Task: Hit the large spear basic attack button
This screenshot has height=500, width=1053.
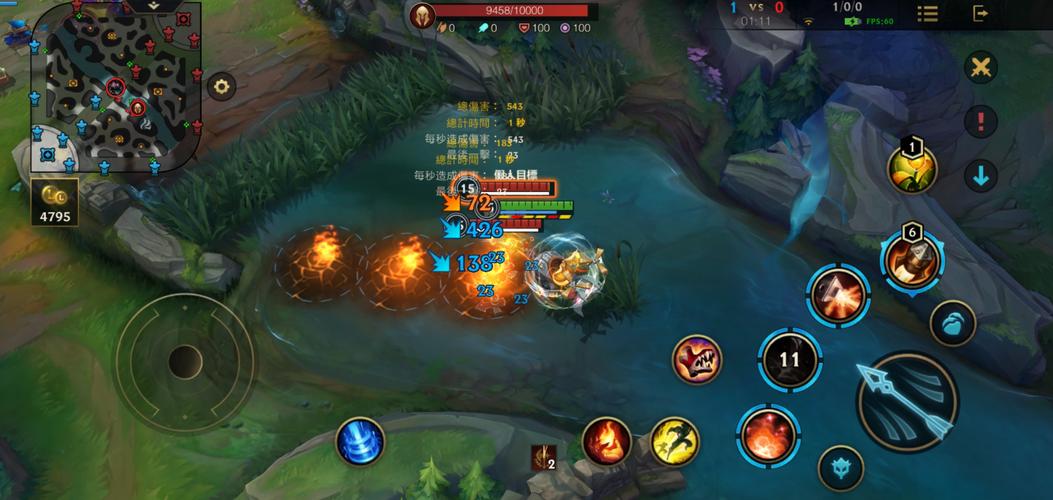Action: [907, 402]
